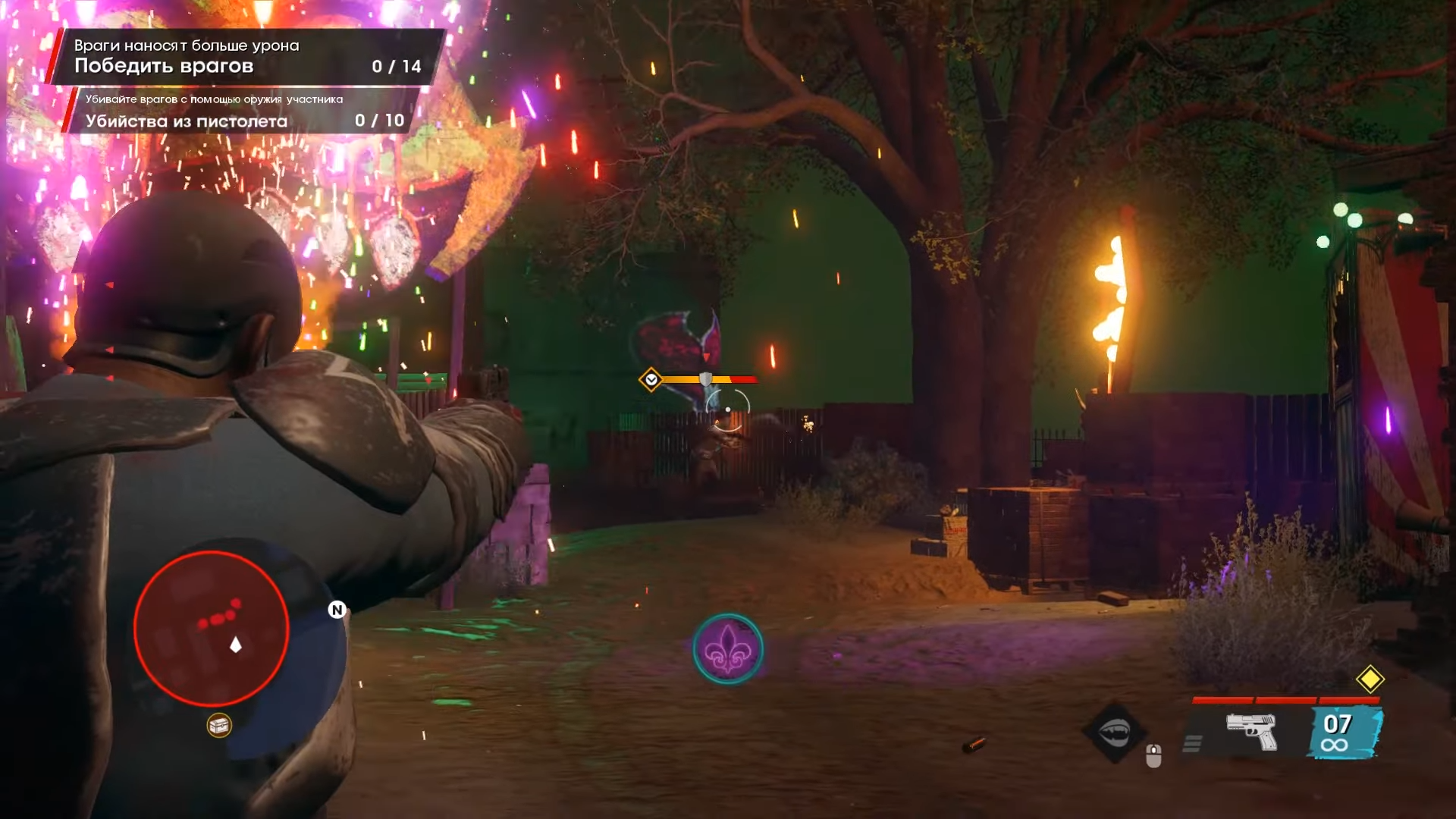Select the pistol weapon icon
Image resolution: width=1456 pixels, height=819 pixels.
(x=1251, y=732)
